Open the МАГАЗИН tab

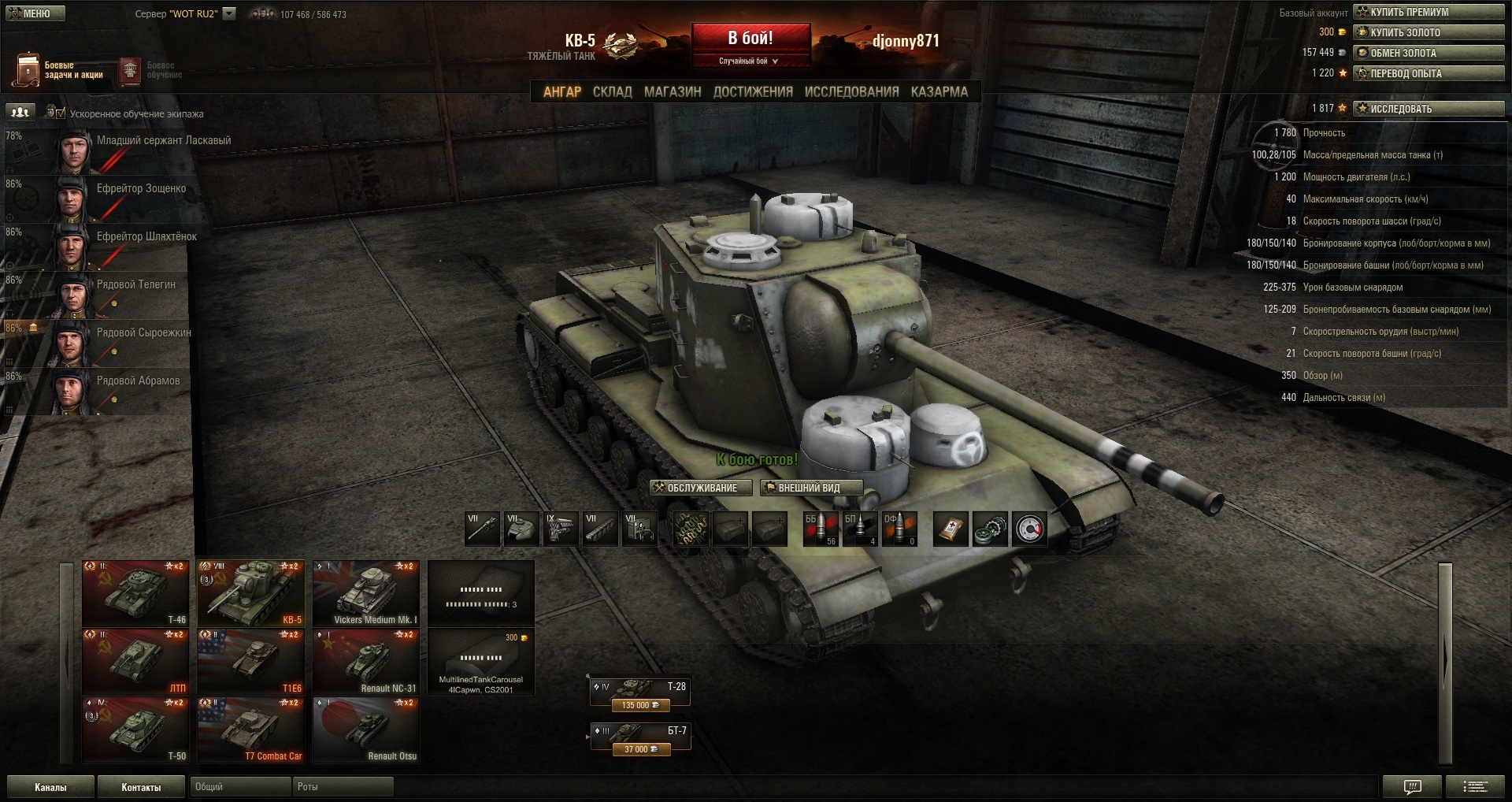point(673,92)
